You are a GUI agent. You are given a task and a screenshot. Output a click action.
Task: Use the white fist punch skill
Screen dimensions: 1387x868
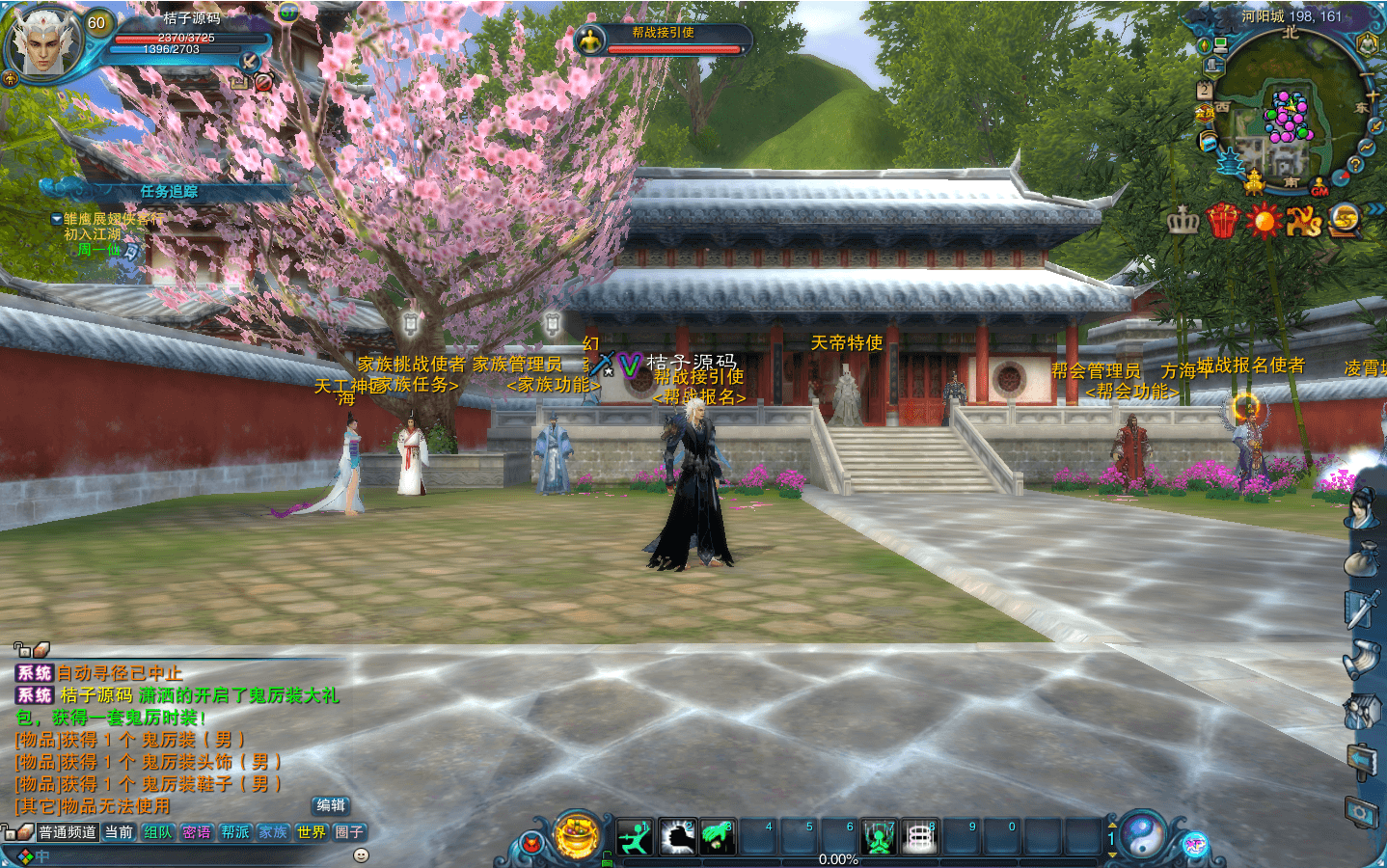point(676,837)
